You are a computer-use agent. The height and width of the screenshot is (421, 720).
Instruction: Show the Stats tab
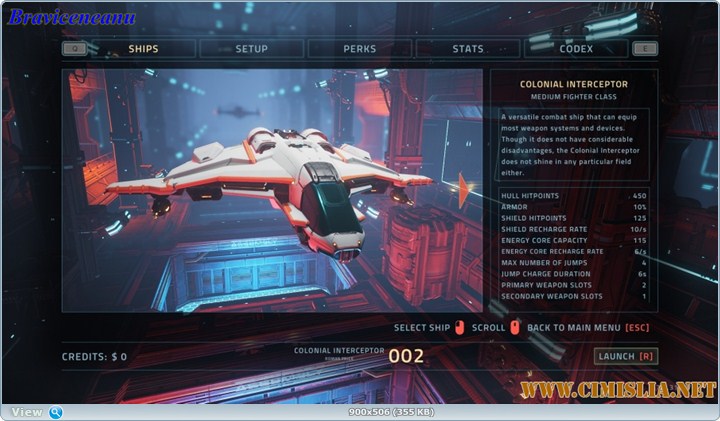click(x=467, y=48)
